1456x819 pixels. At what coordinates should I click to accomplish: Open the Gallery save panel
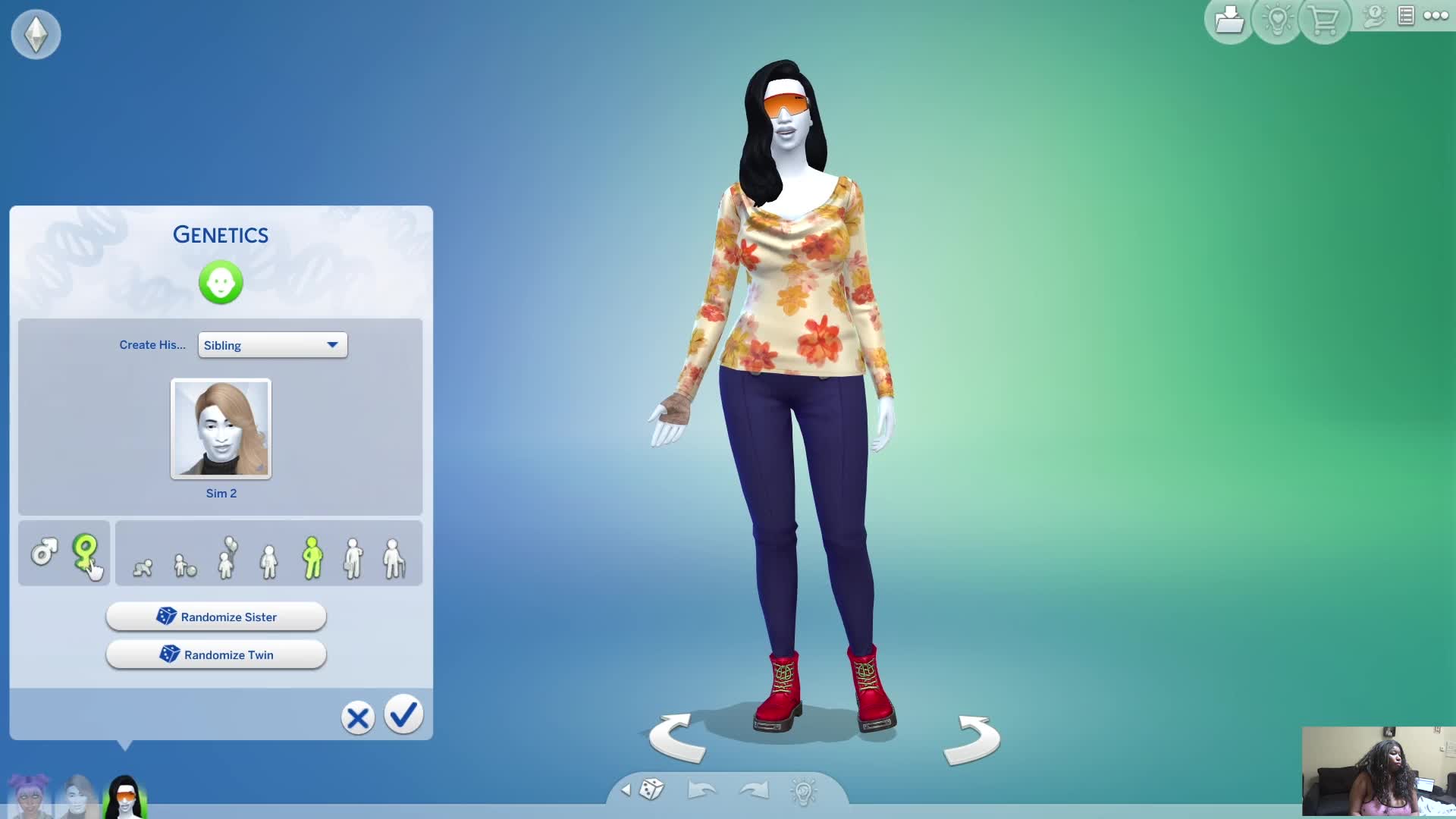1228,20
